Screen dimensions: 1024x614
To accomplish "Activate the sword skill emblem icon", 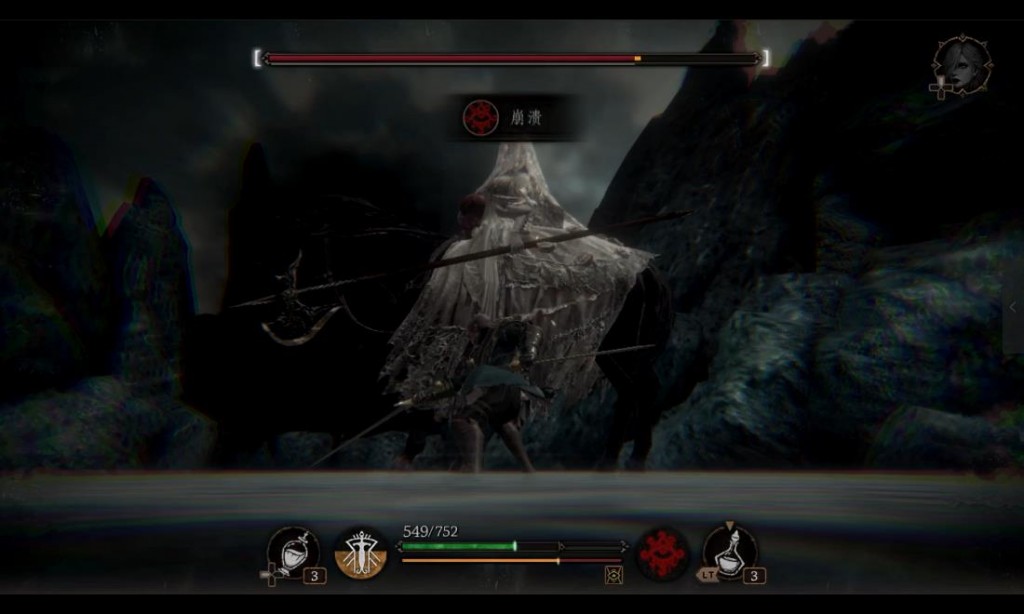I will (x=360, y=553).
